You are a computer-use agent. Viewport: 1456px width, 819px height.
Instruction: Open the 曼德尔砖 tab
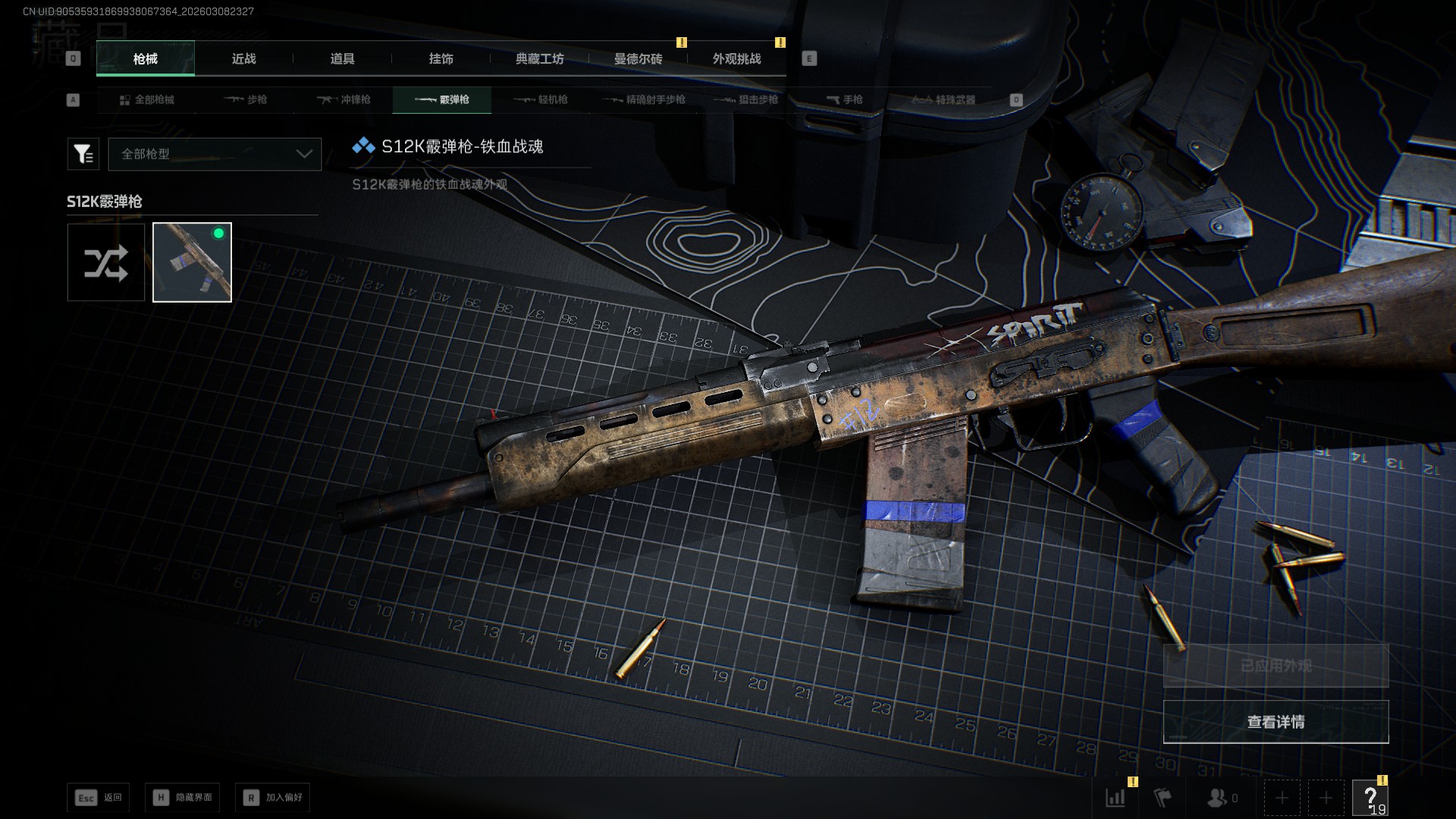pos(638,59)
